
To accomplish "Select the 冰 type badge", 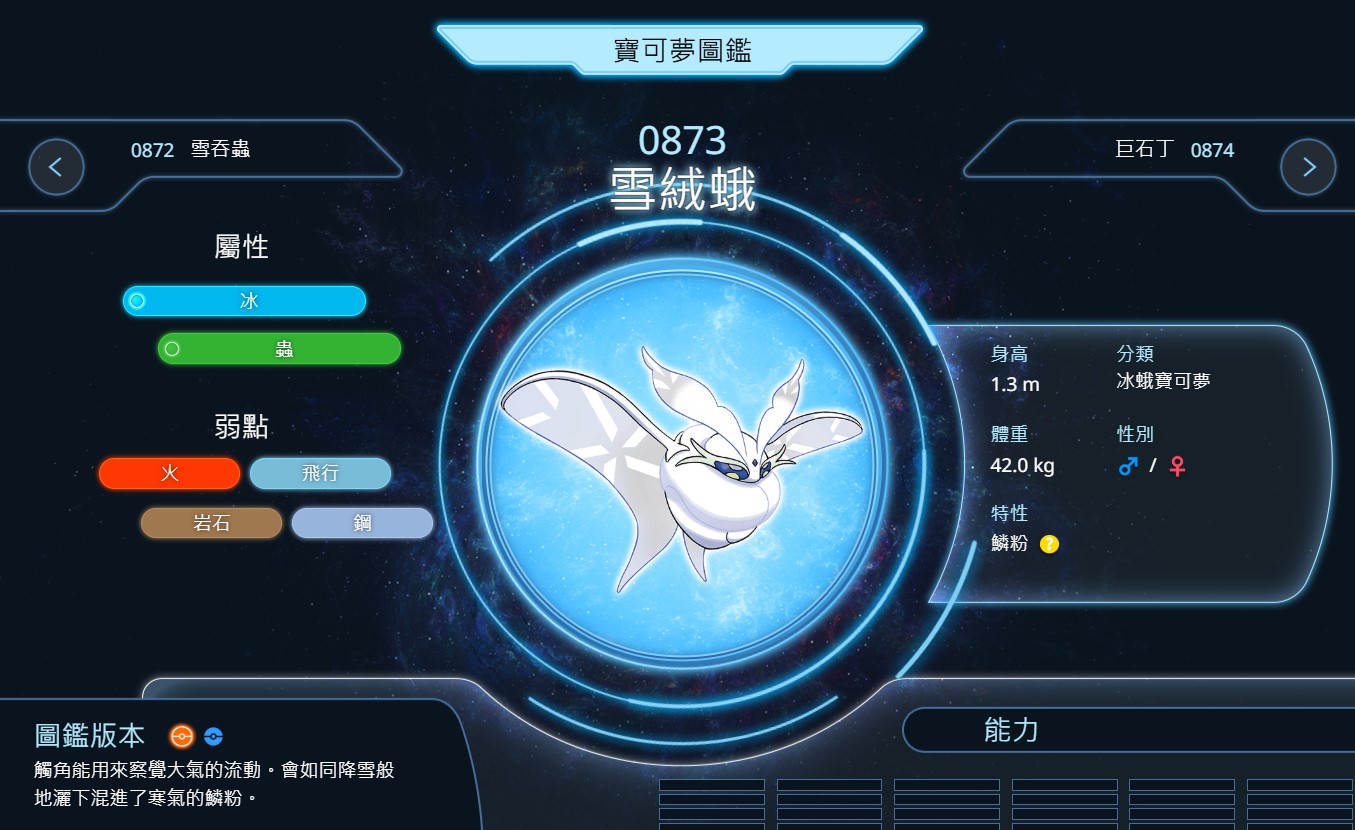I will (x=245, y=301).
